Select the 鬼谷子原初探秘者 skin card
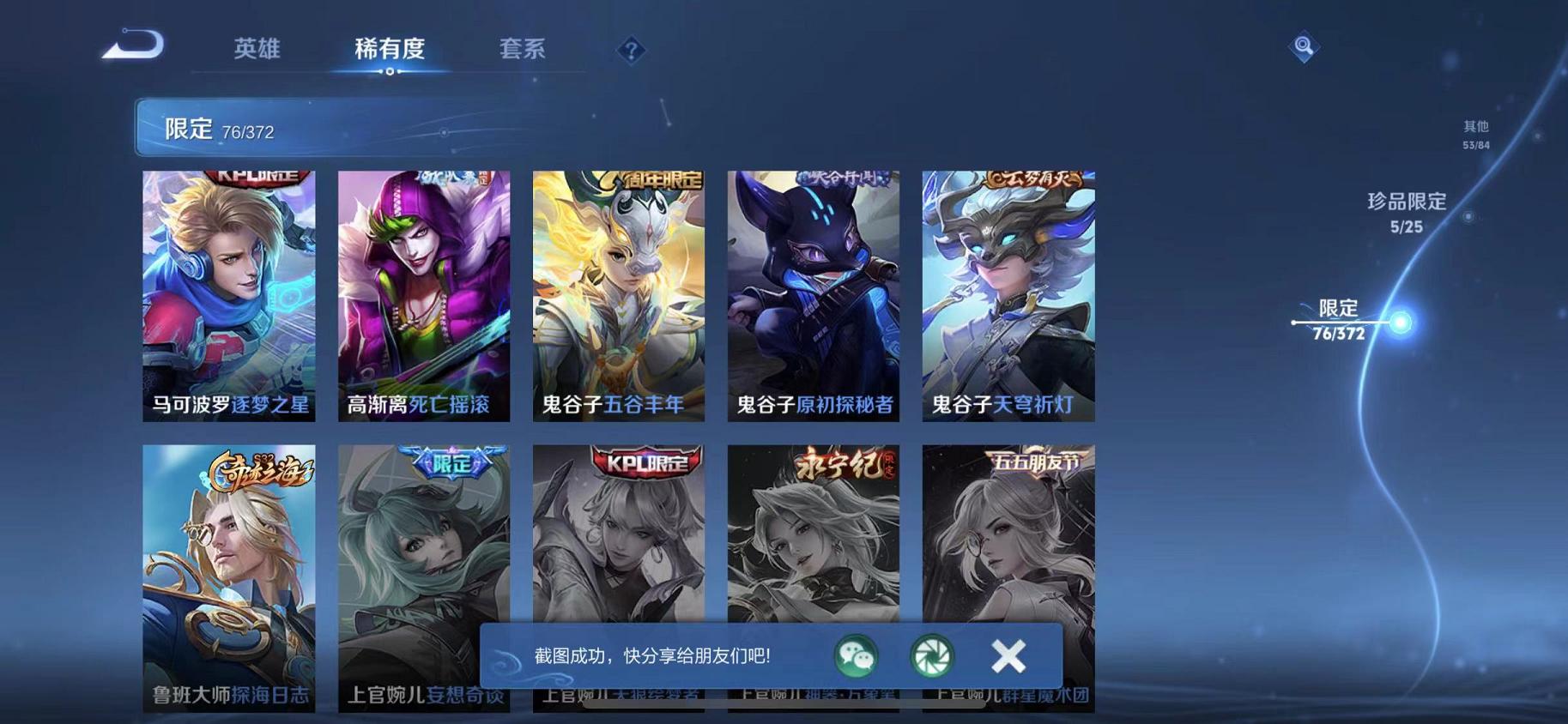Viewport: 1568px width, 724px height. (x=811, y=296)
